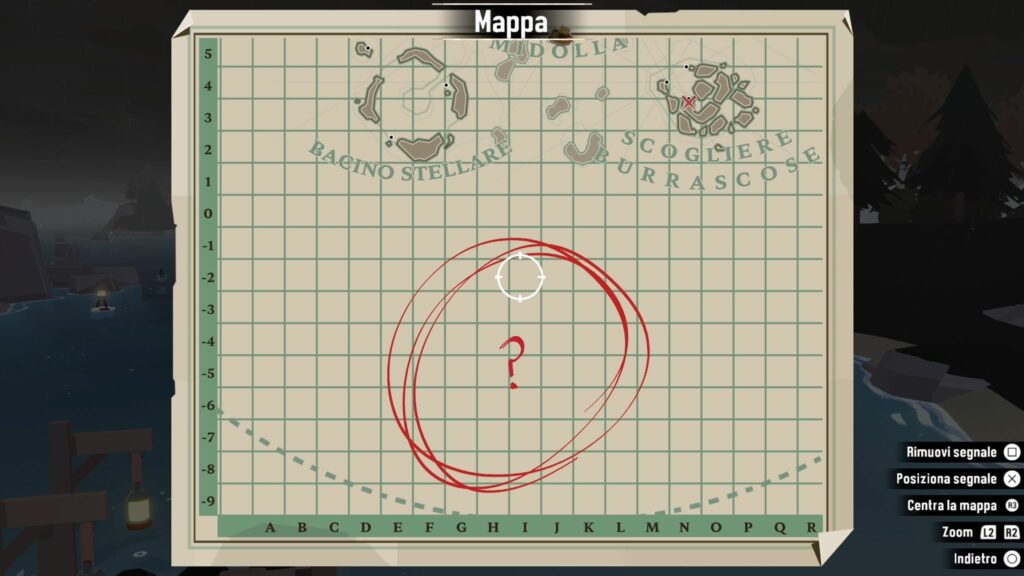Click the red question mark on the map
This screenshot has width=1024, height=576.
(512, 362)
